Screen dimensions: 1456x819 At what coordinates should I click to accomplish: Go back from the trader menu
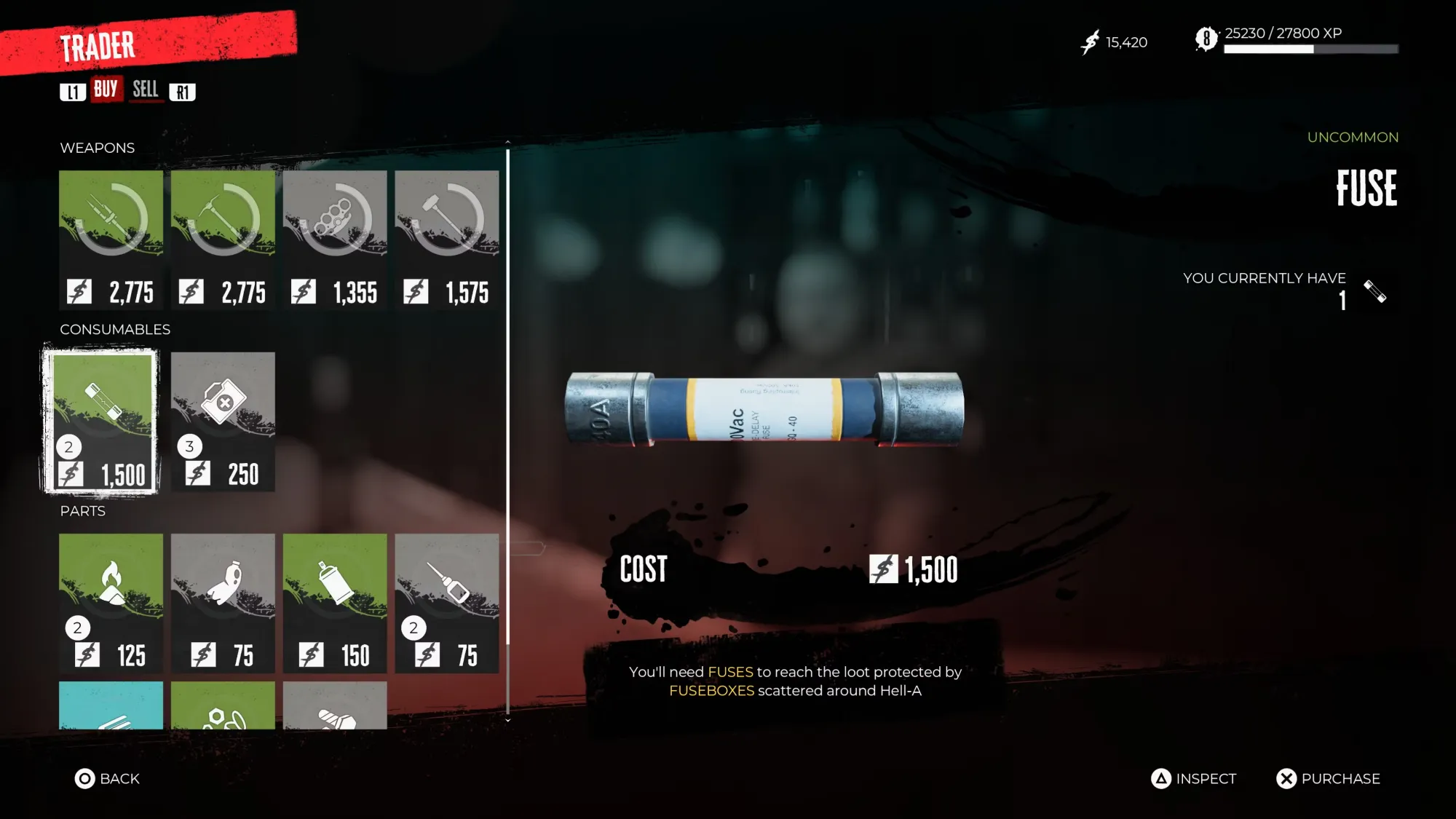(x=107, y=778)
